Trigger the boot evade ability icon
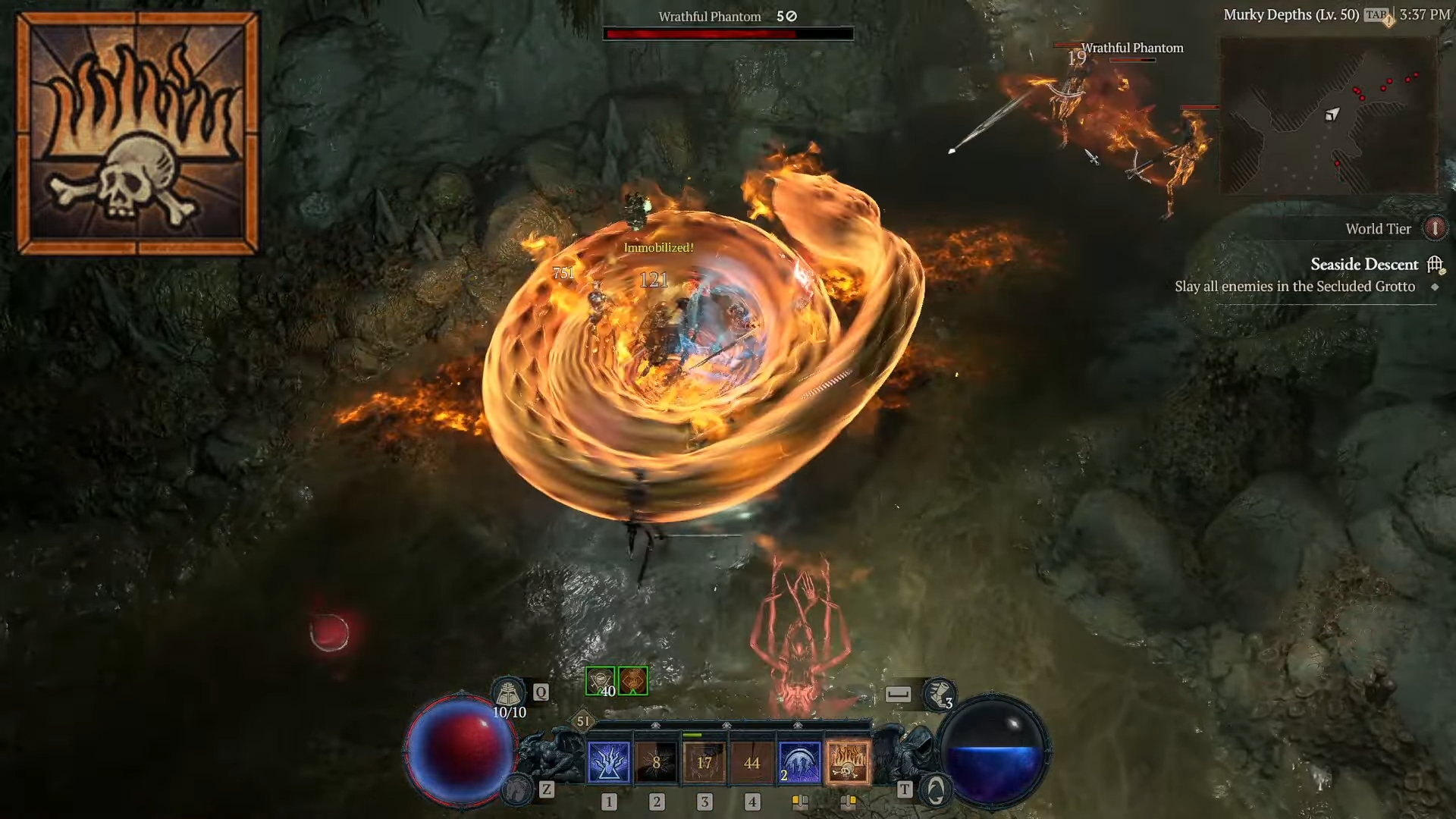1456x819 pixels. (x=938, y=693)
